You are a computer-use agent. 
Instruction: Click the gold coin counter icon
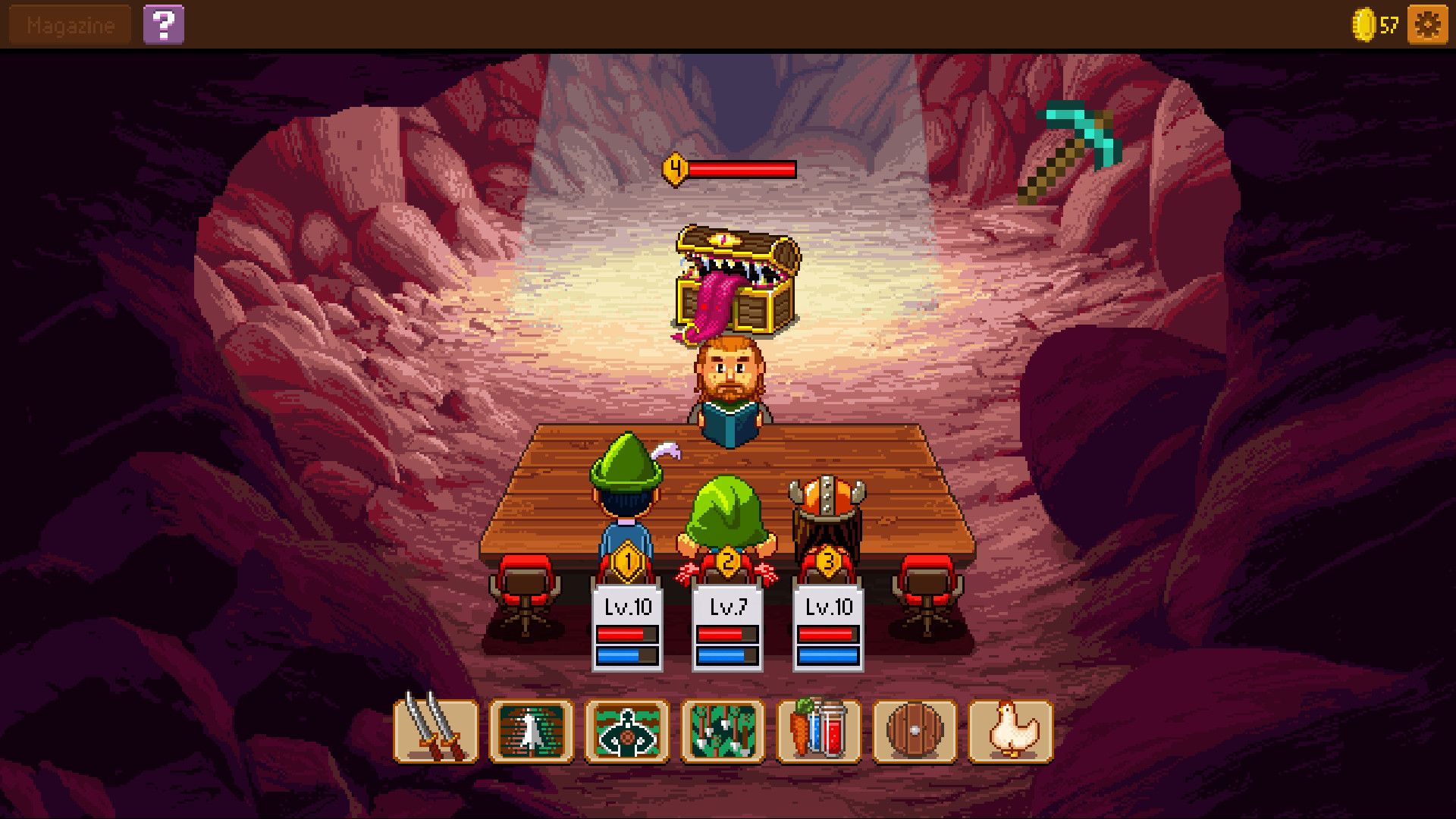point(1365,24)
